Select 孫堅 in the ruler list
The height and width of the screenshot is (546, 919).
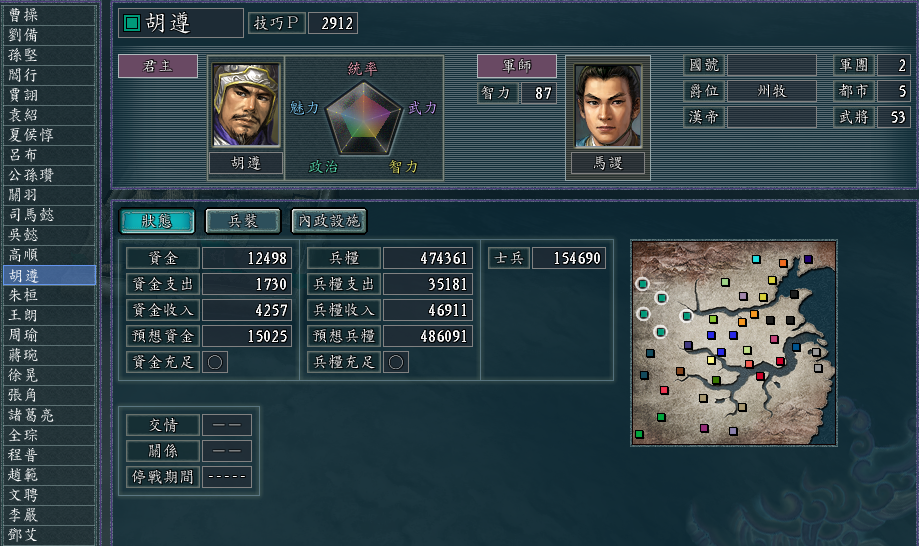click(49, 55)
